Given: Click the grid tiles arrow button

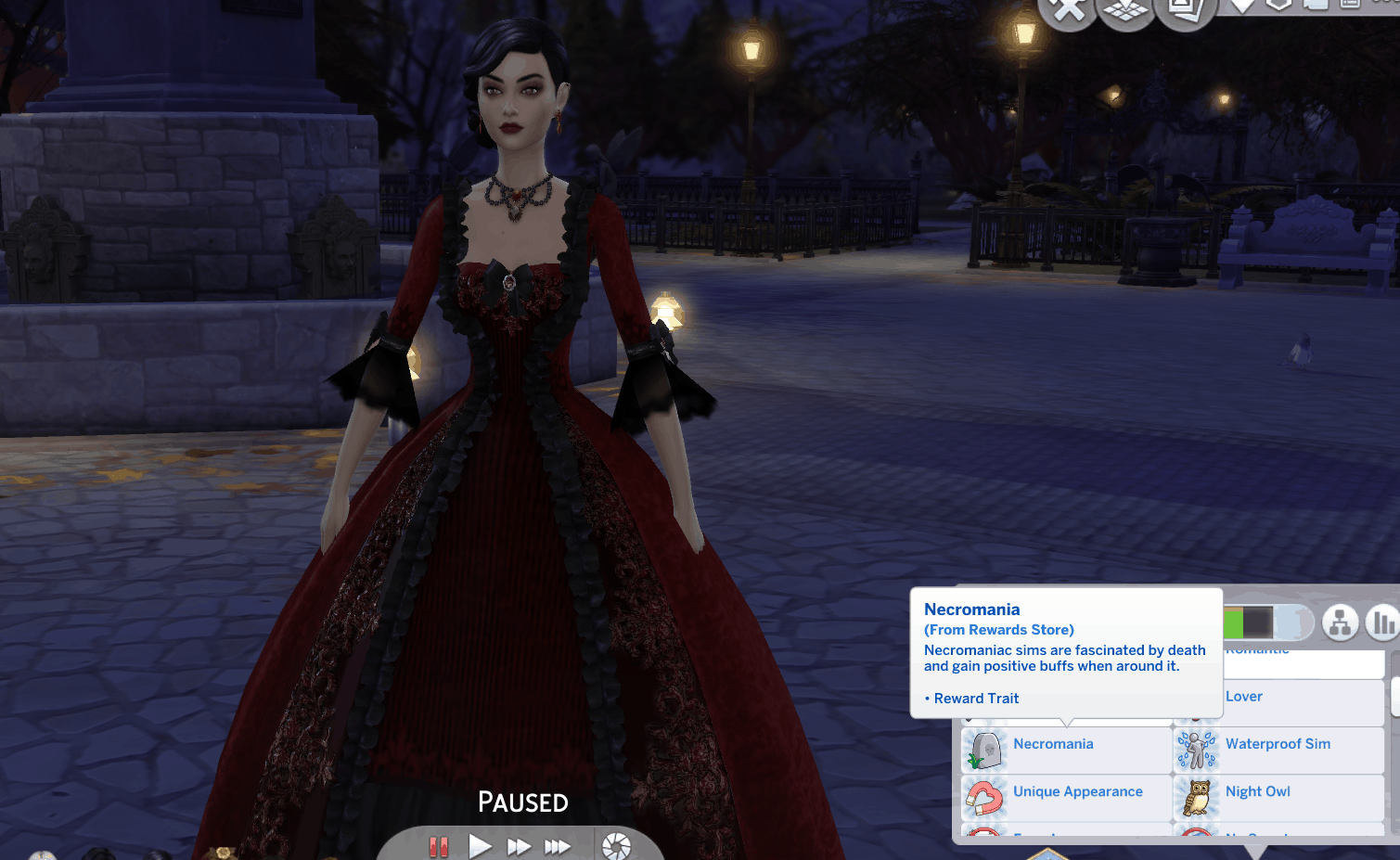Looking at the screenshot, I should pyautogui.click(x=1126, y=10).
